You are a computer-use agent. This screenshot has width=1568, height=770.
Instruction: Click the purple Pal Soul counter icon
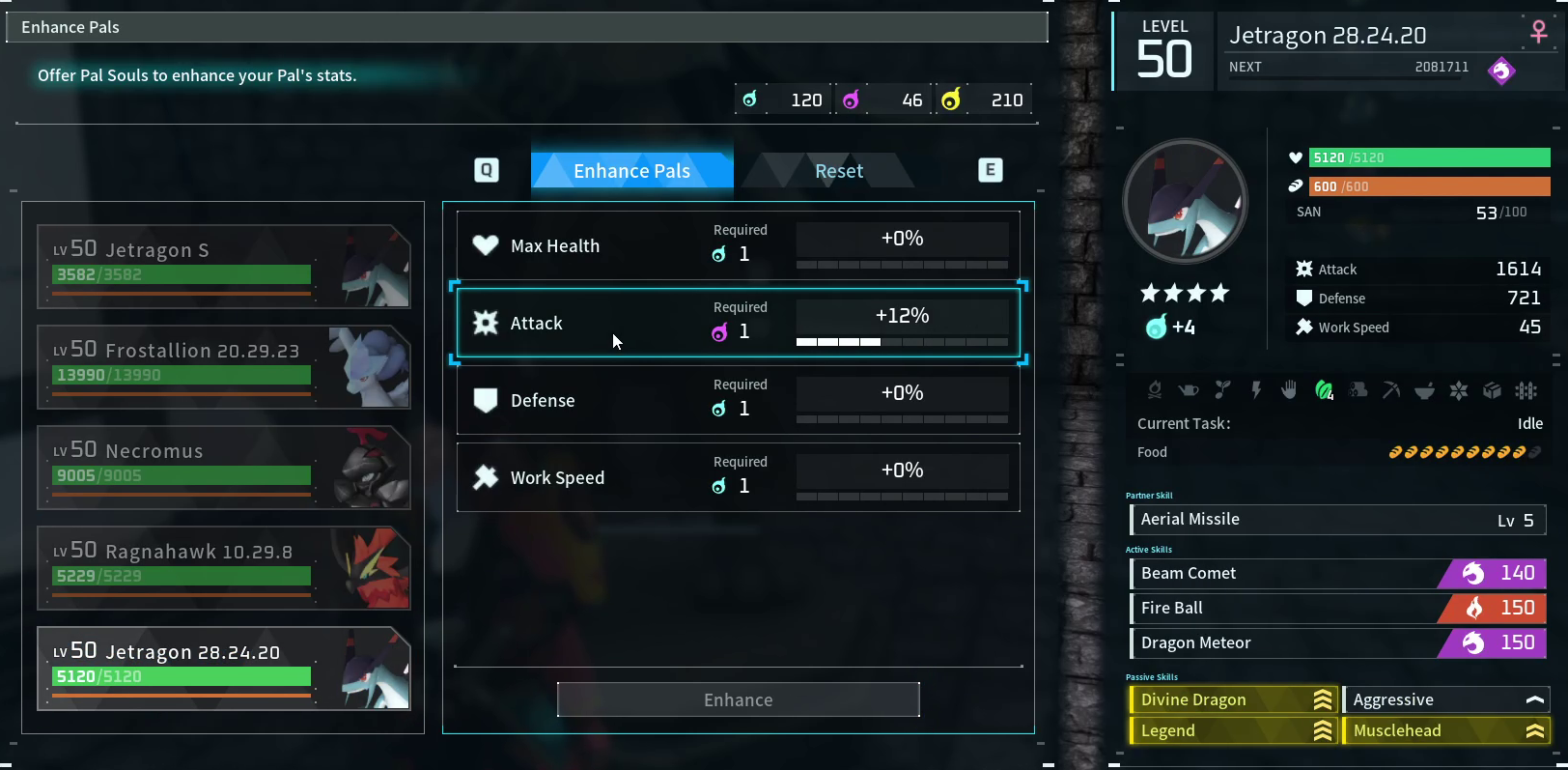tap(852, 99)
